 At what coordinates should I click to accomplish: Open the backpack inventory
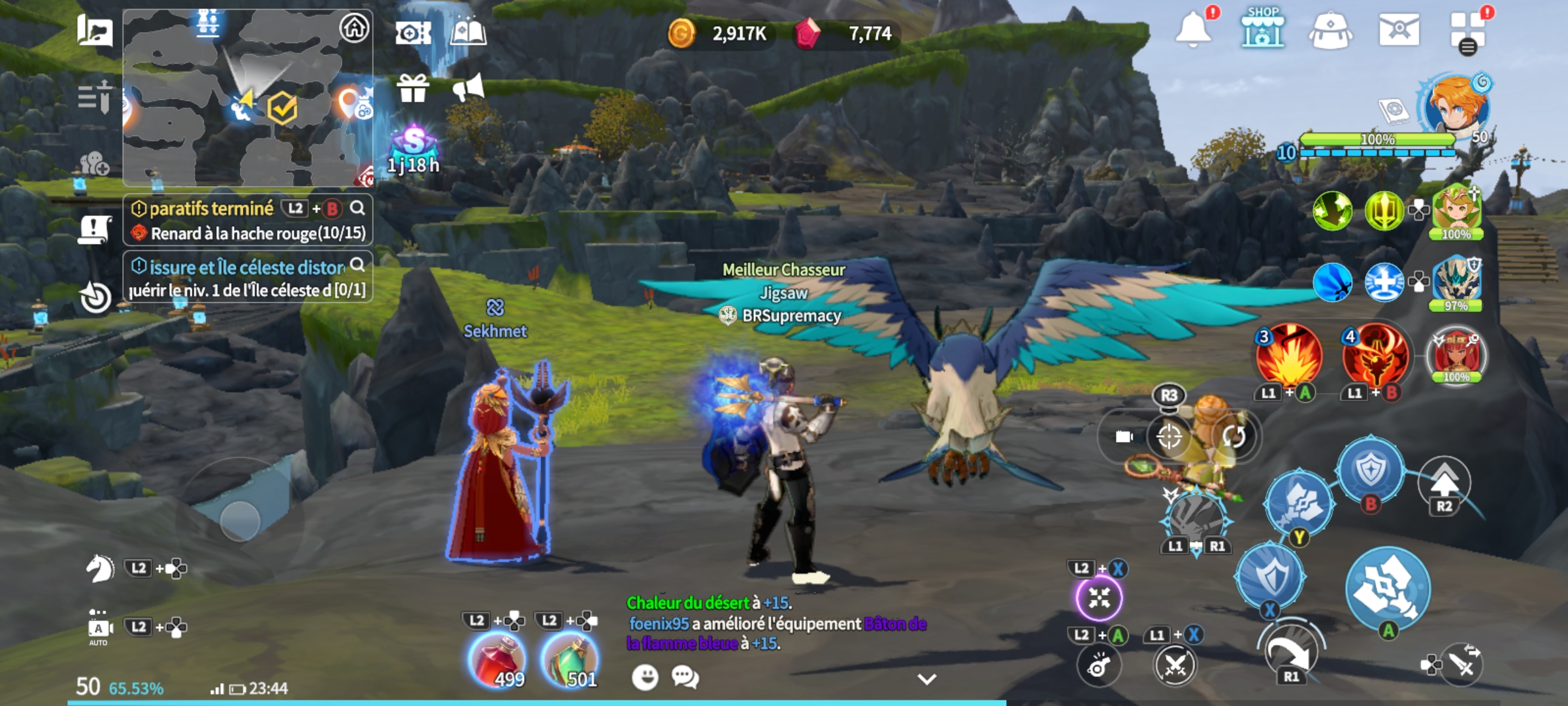pos(1330,31)
